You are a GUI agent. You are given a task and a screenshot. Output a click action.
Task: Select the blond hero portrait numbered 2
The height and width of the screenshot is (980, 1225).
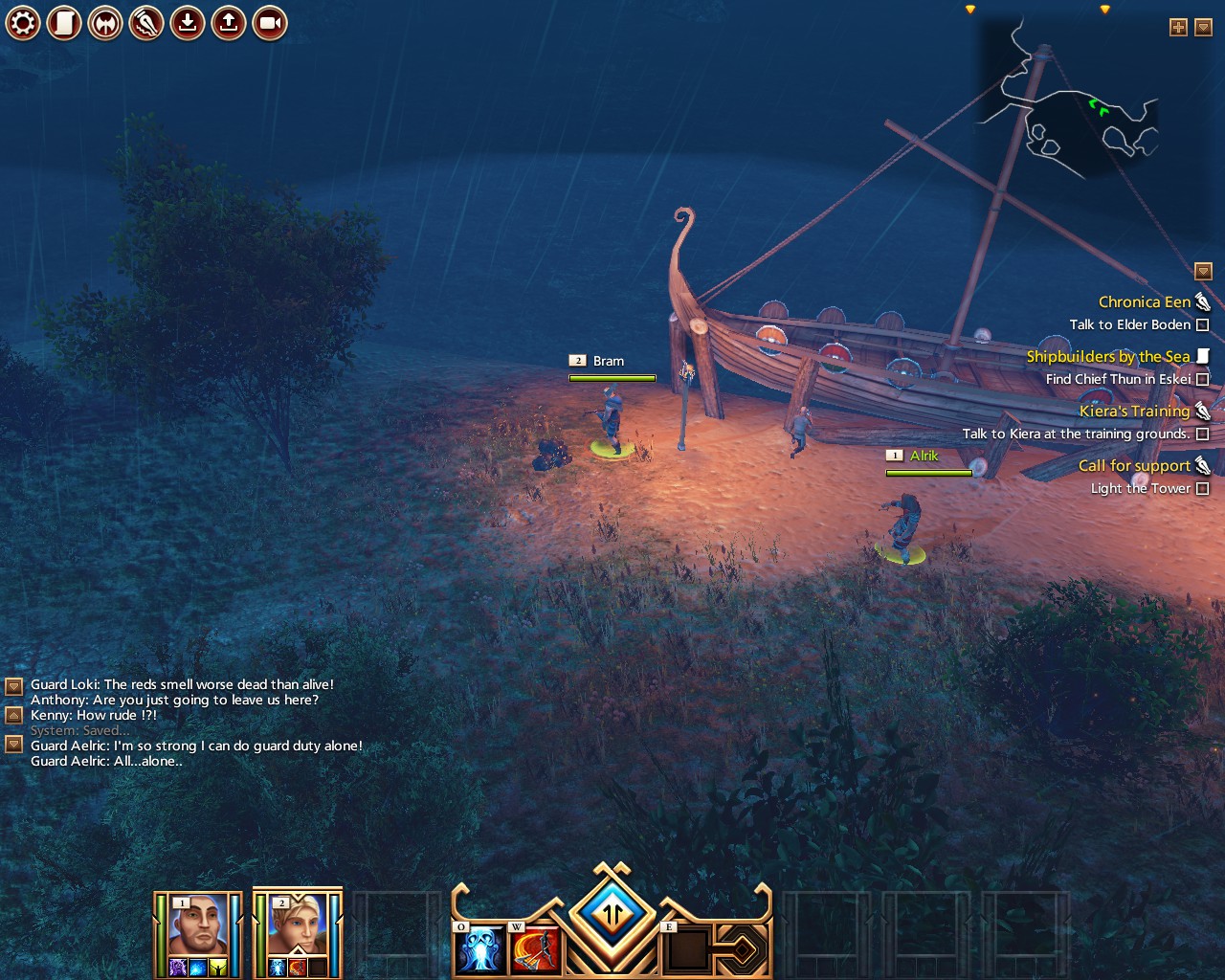(297, 926)
